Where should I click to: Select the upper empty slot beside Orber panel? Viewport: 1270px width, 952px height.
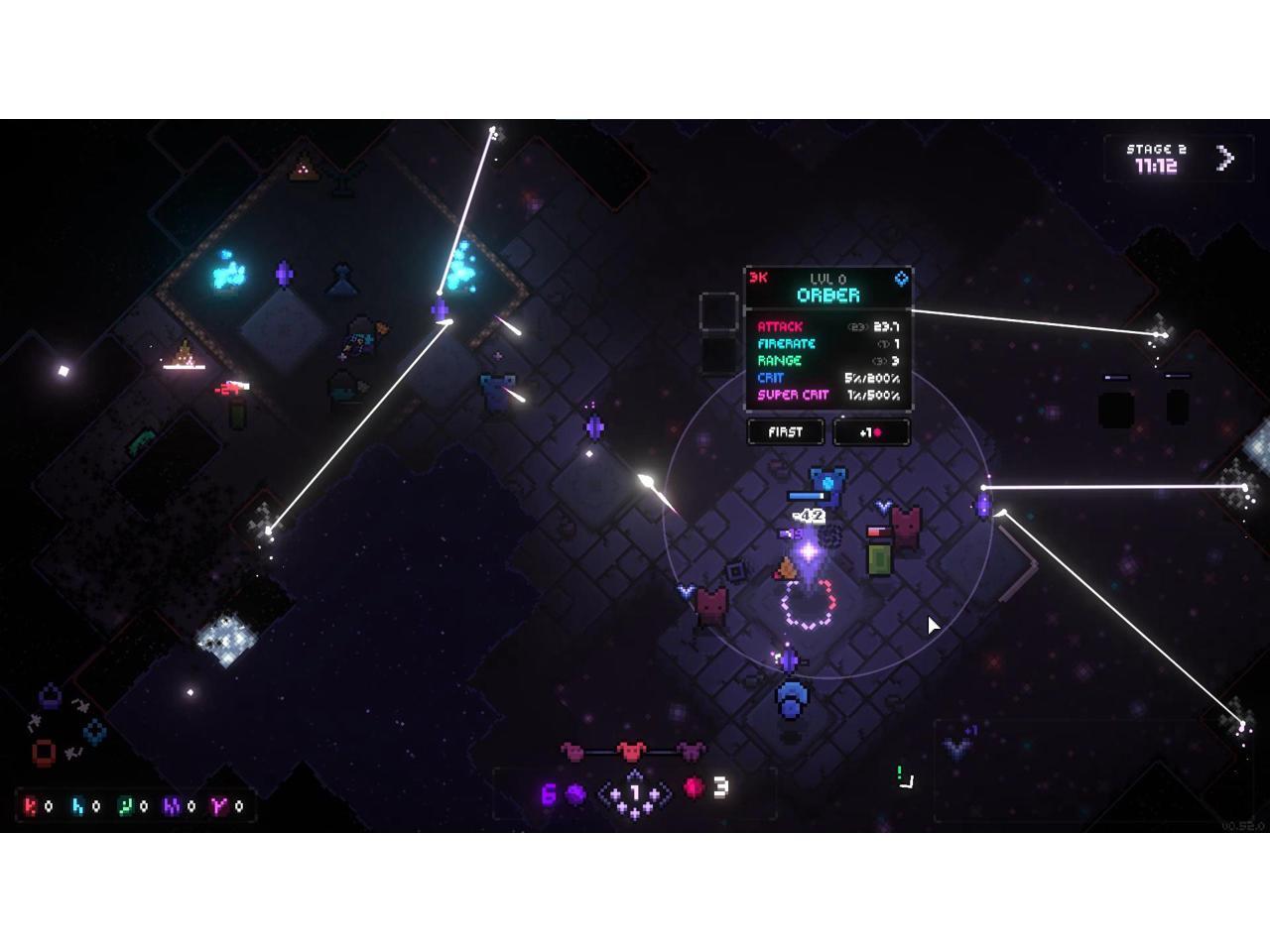[718, 311]
